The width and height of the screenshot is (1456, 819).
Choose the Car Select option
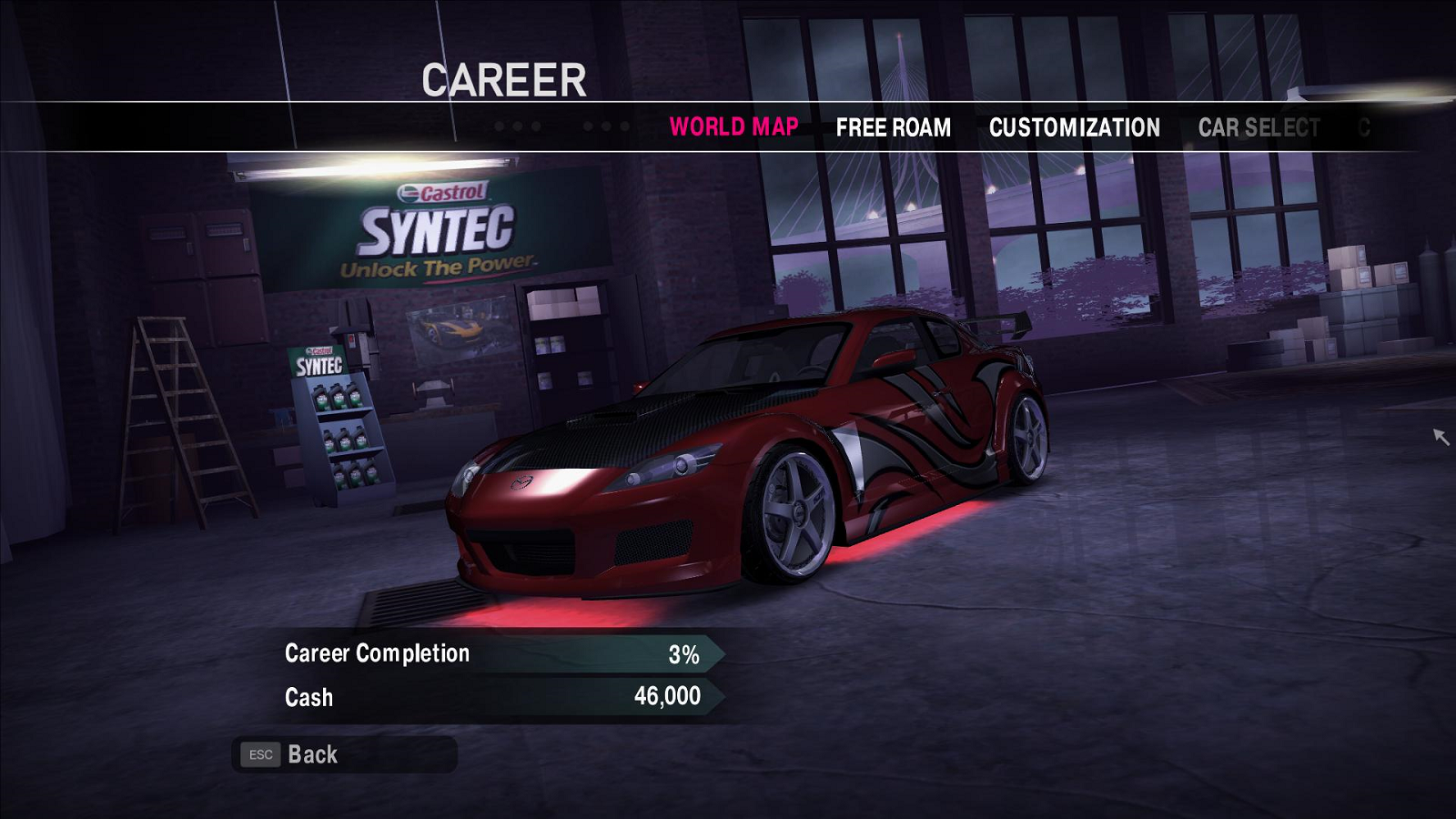point(1259,127)
